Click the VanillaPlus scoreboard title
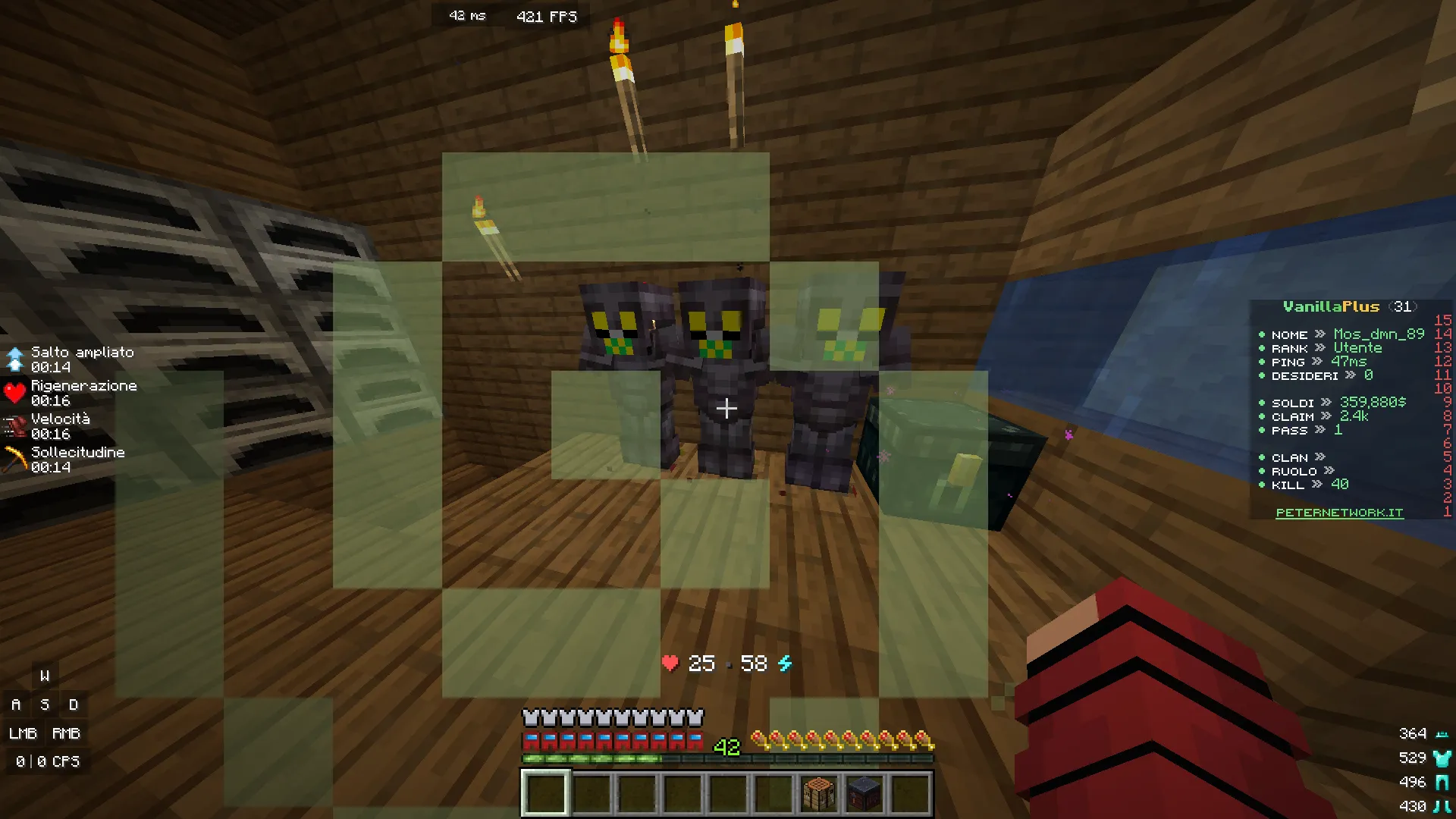This screenshot has width=1456, height=819. click(x=1331, y=306)
